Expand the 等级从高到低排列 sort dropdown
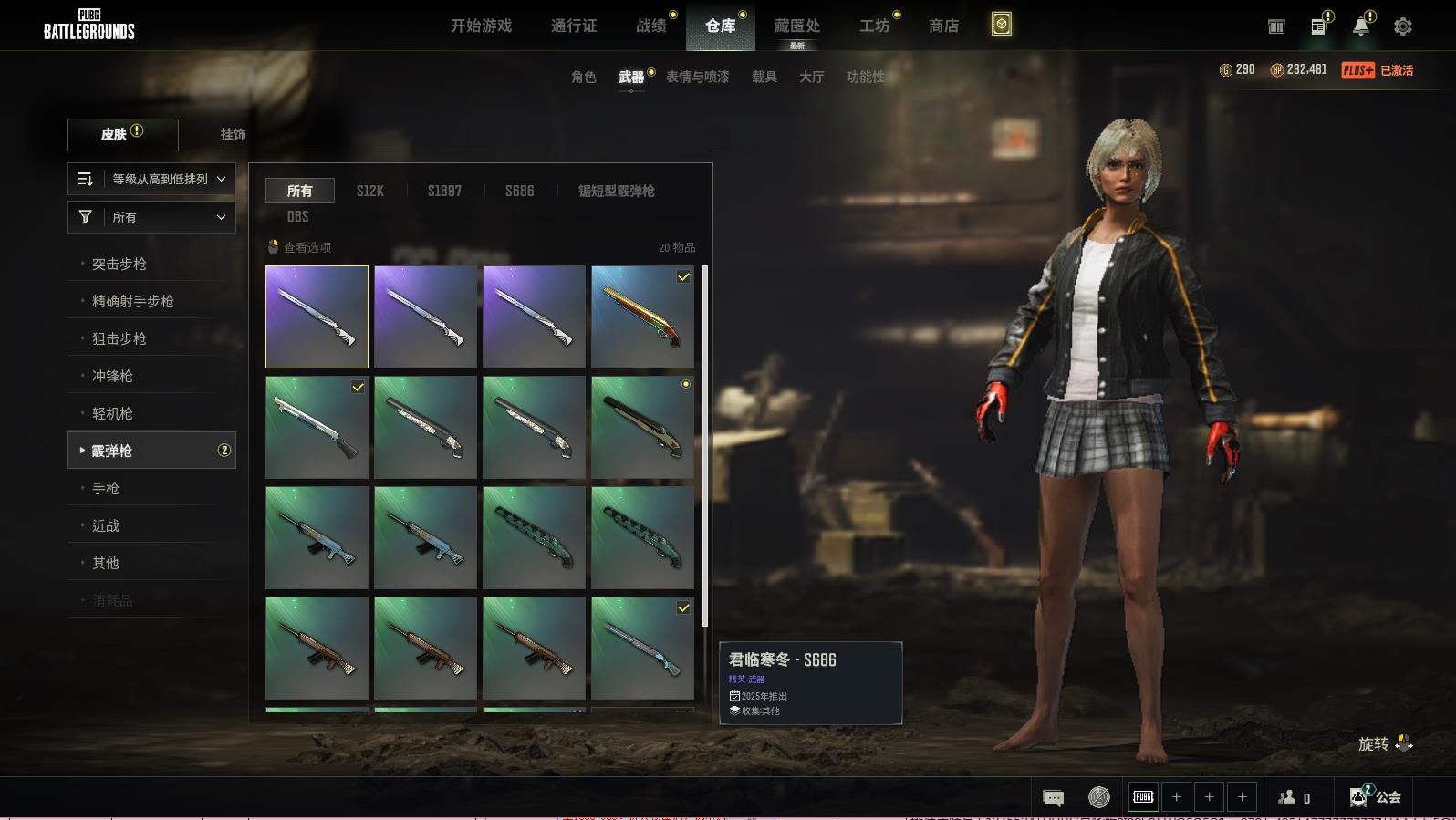This screenshot has height=820, width=1456. tap(151, 179)
